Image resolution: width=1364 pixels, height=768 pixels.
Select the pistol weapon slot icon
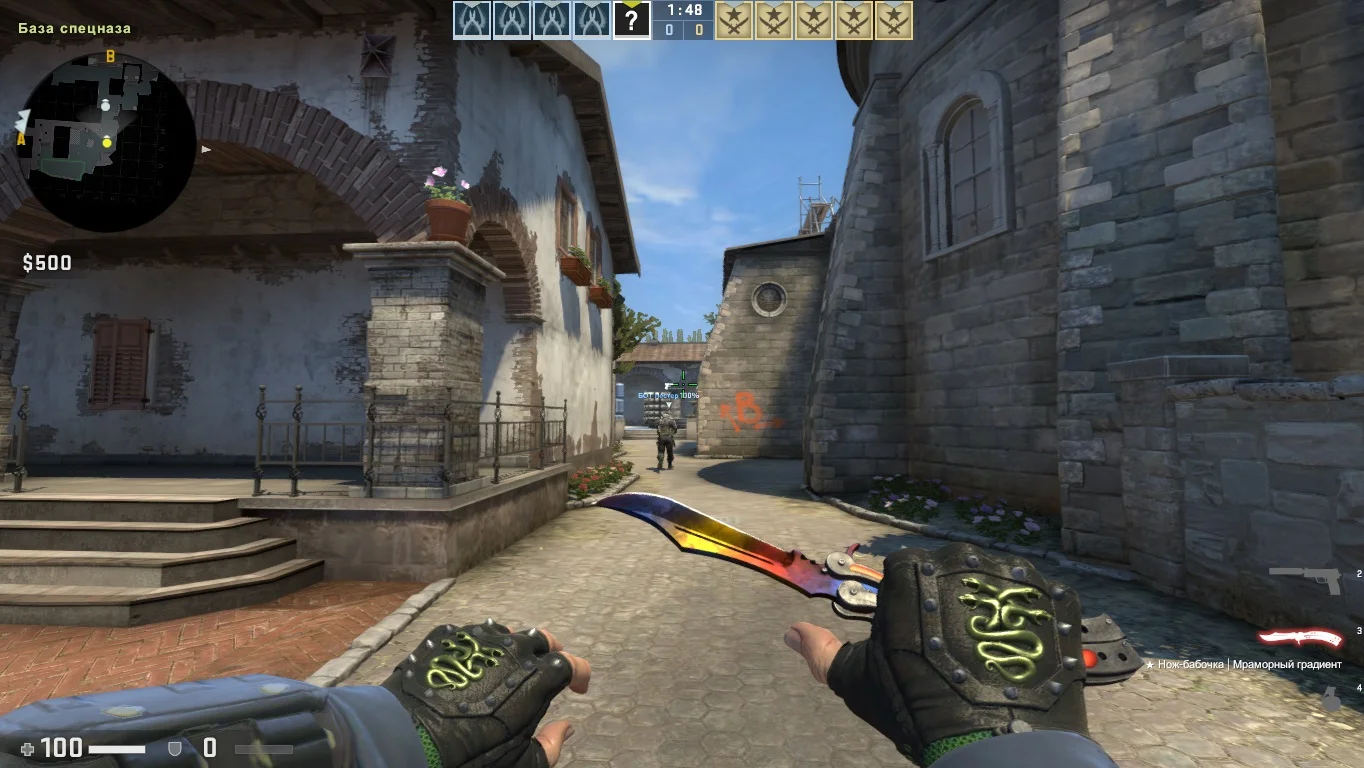[1304, 579]
